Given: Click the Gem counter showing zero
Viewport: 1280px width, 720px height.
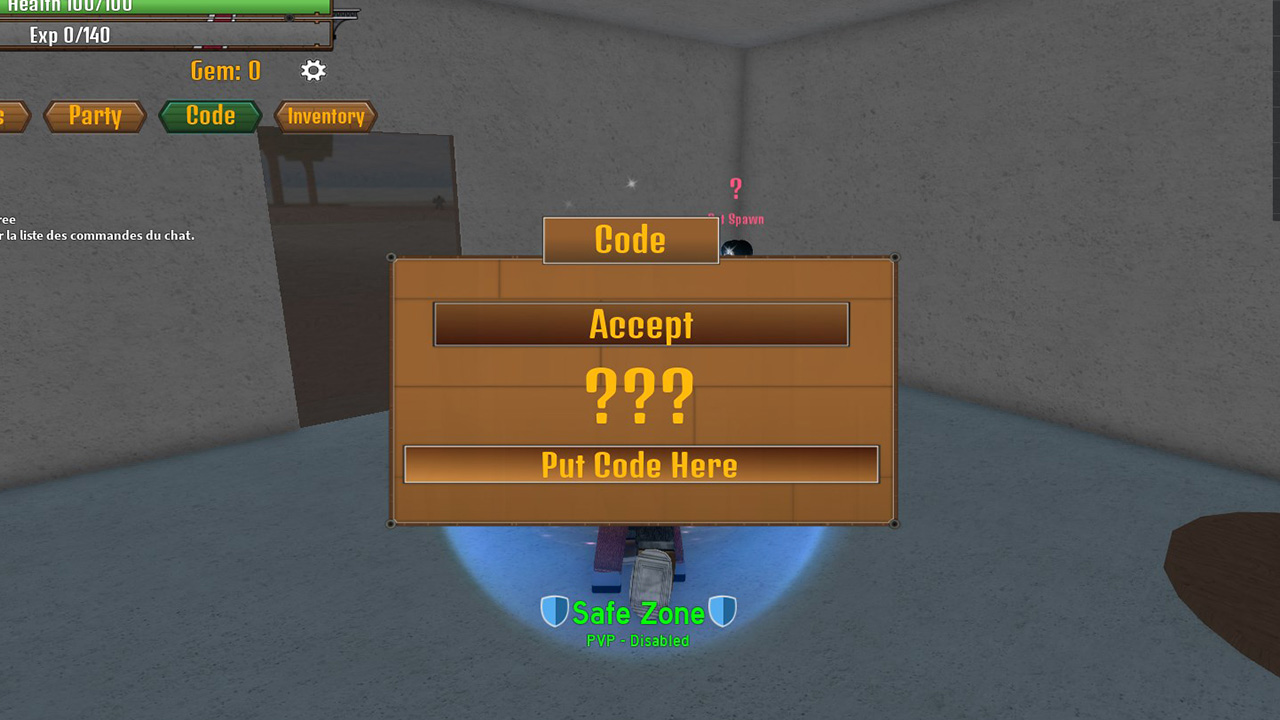Looking at the screenshot, I should point(226,70).
